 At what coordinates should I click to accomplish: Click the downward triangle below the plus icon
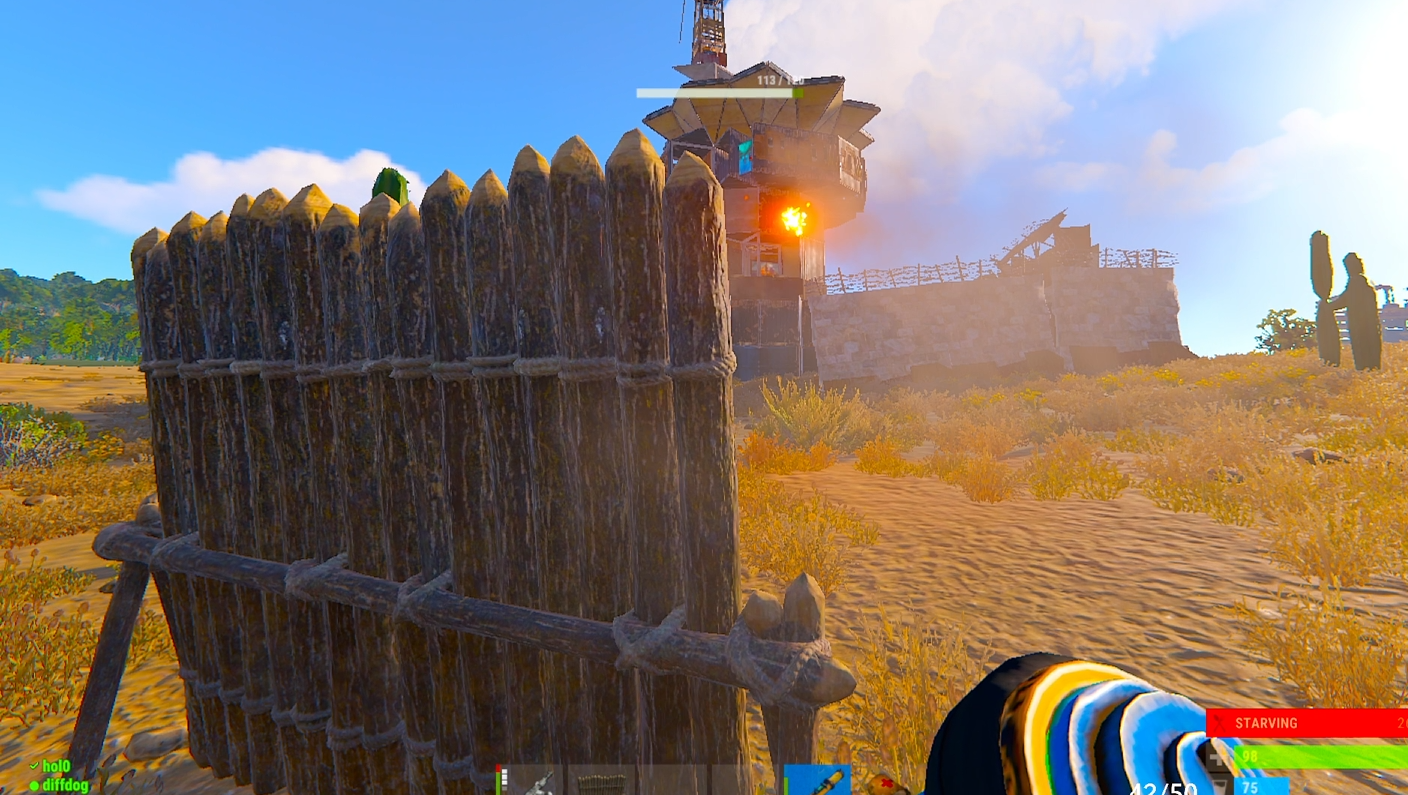(1219, 784)
